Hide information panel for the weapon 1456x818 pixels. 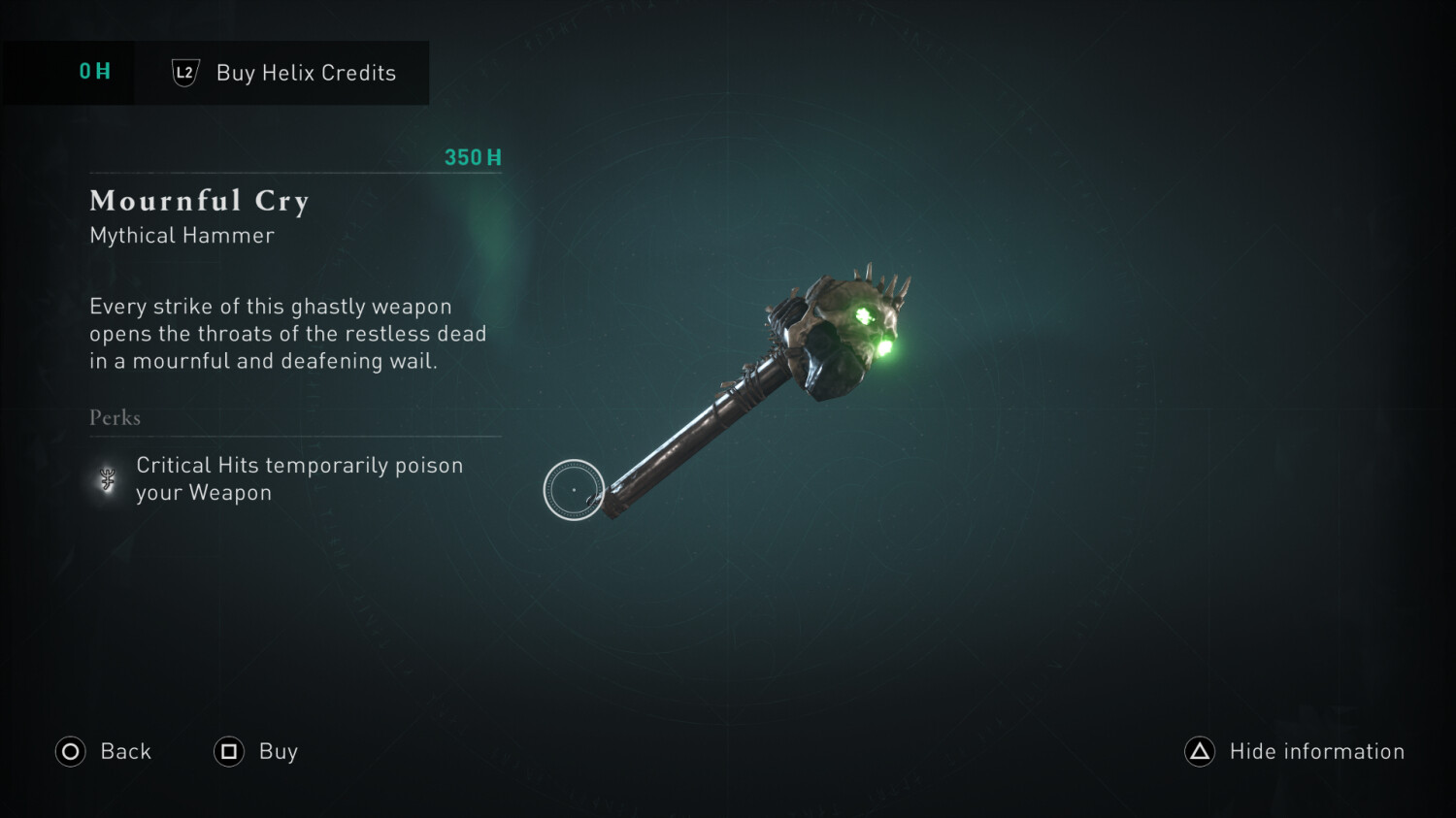[1295, 752]
